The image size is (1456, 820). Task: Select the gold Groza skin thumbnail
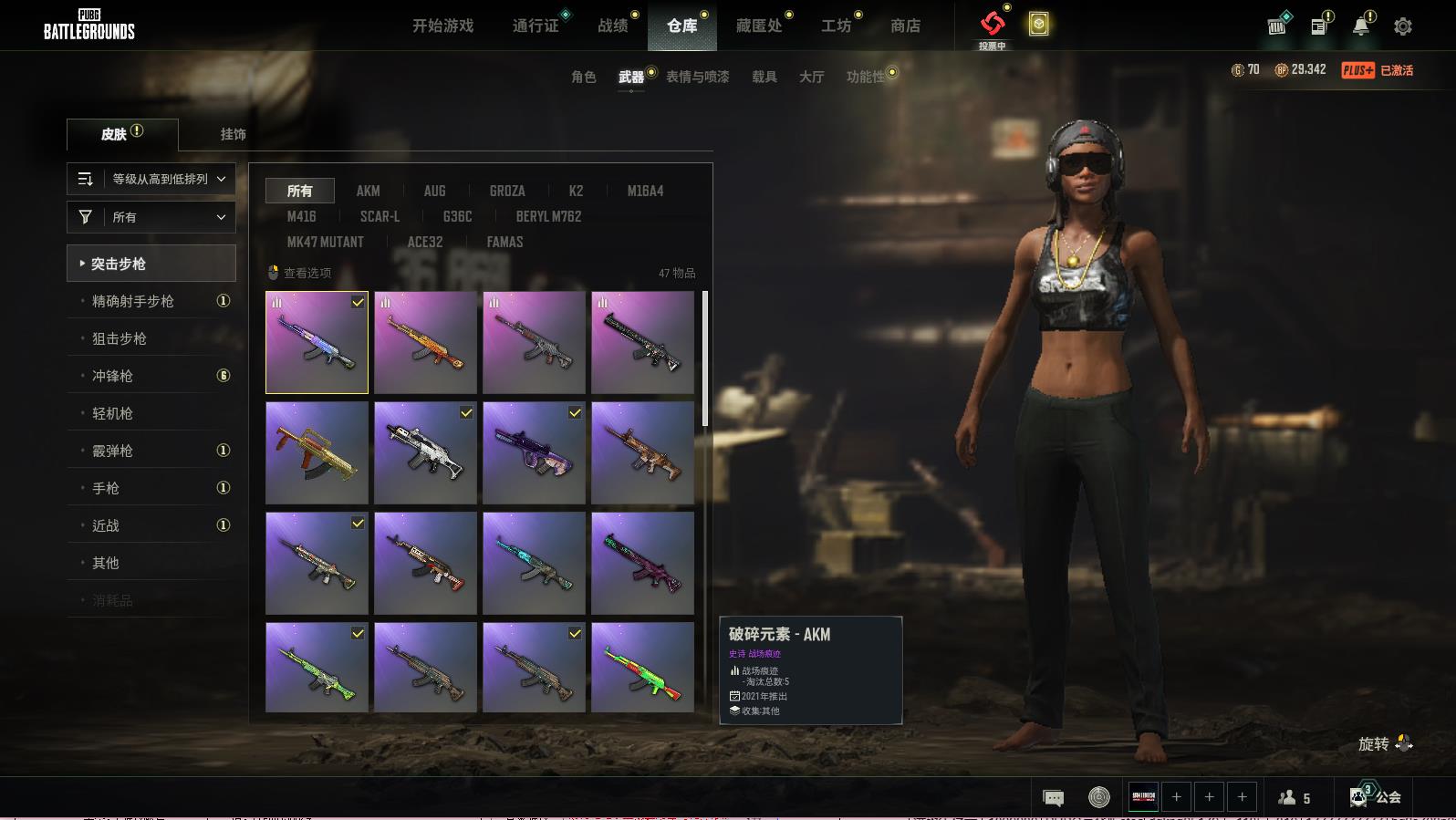pos(317,453)
